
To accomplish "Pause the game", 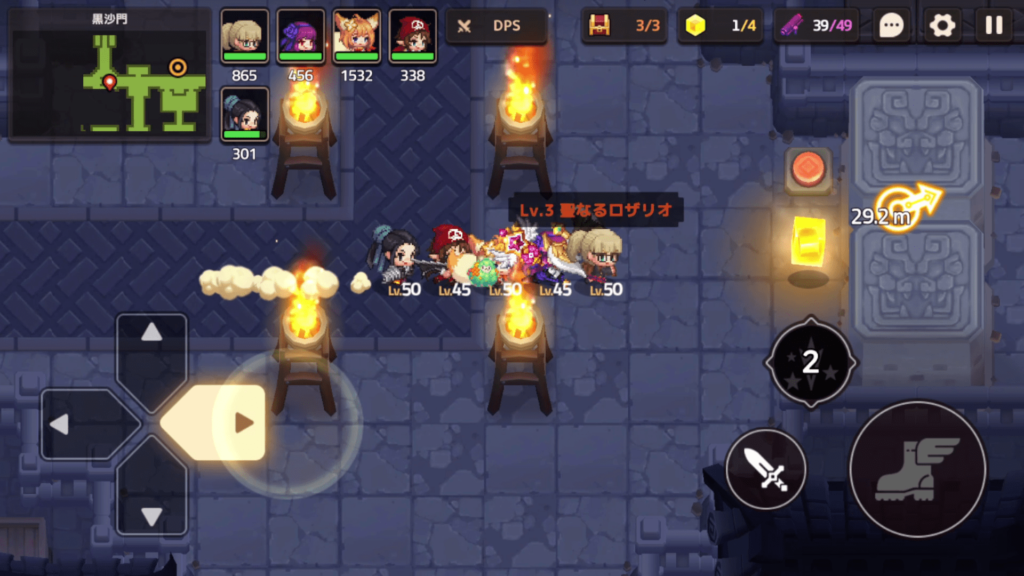I will (993, 26).
